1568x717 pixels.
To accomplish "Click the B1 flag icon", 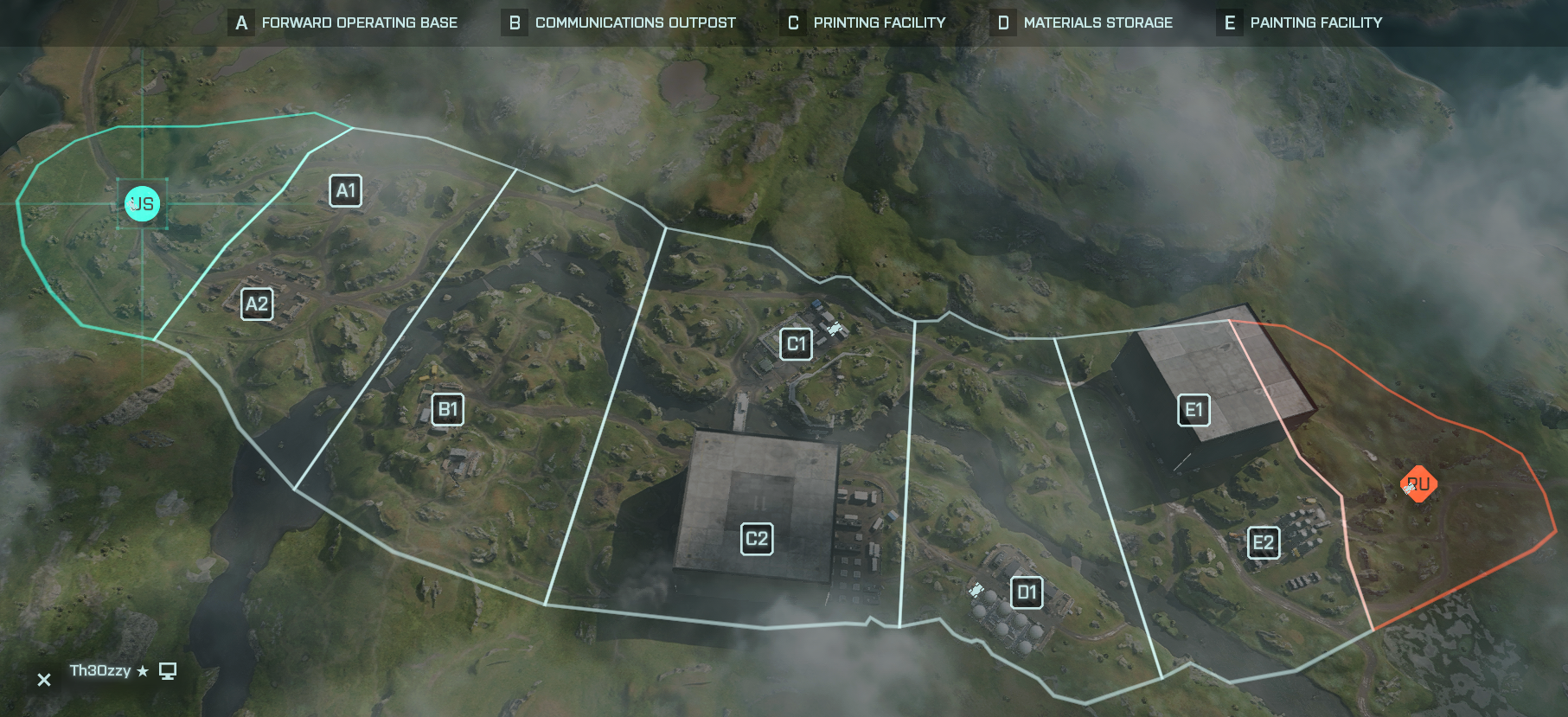I will 448,409.
